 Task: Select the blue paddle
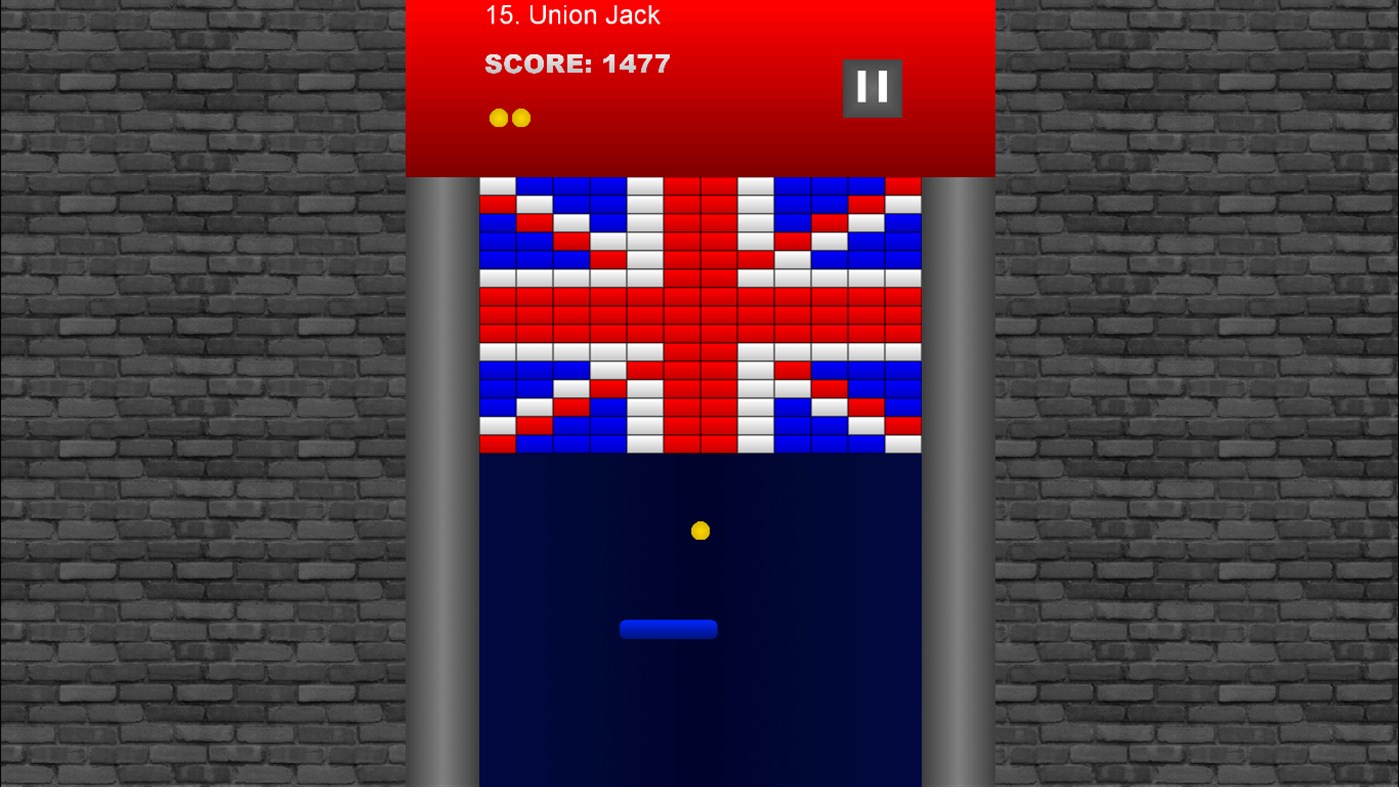coord(668,629)
